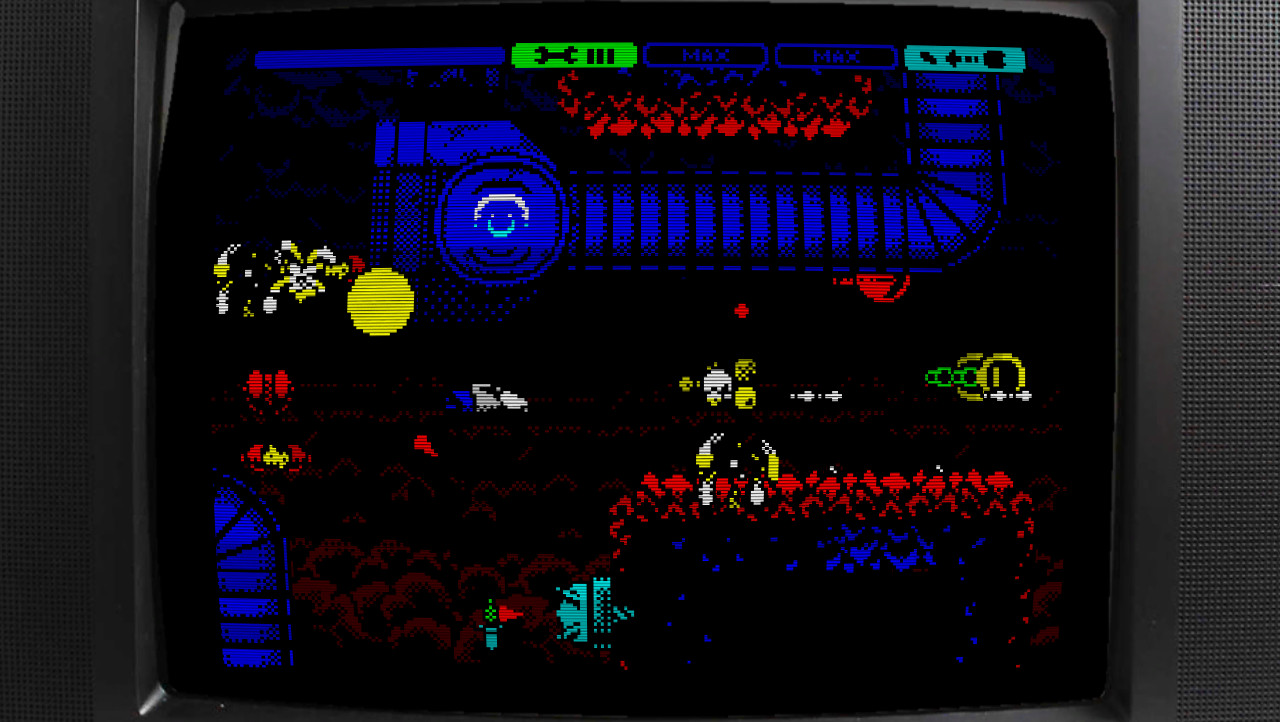1280x722 pixels.
Task: Click the green bar segments beside the wrench
Action: point(603,56)
